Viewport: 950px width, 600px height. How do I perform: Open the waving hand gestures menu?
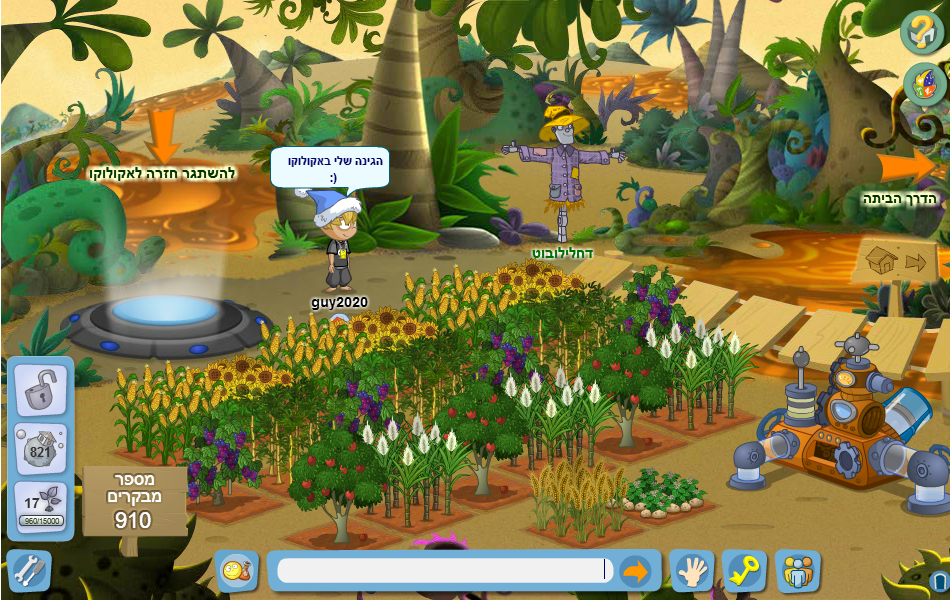coord(691,571)
